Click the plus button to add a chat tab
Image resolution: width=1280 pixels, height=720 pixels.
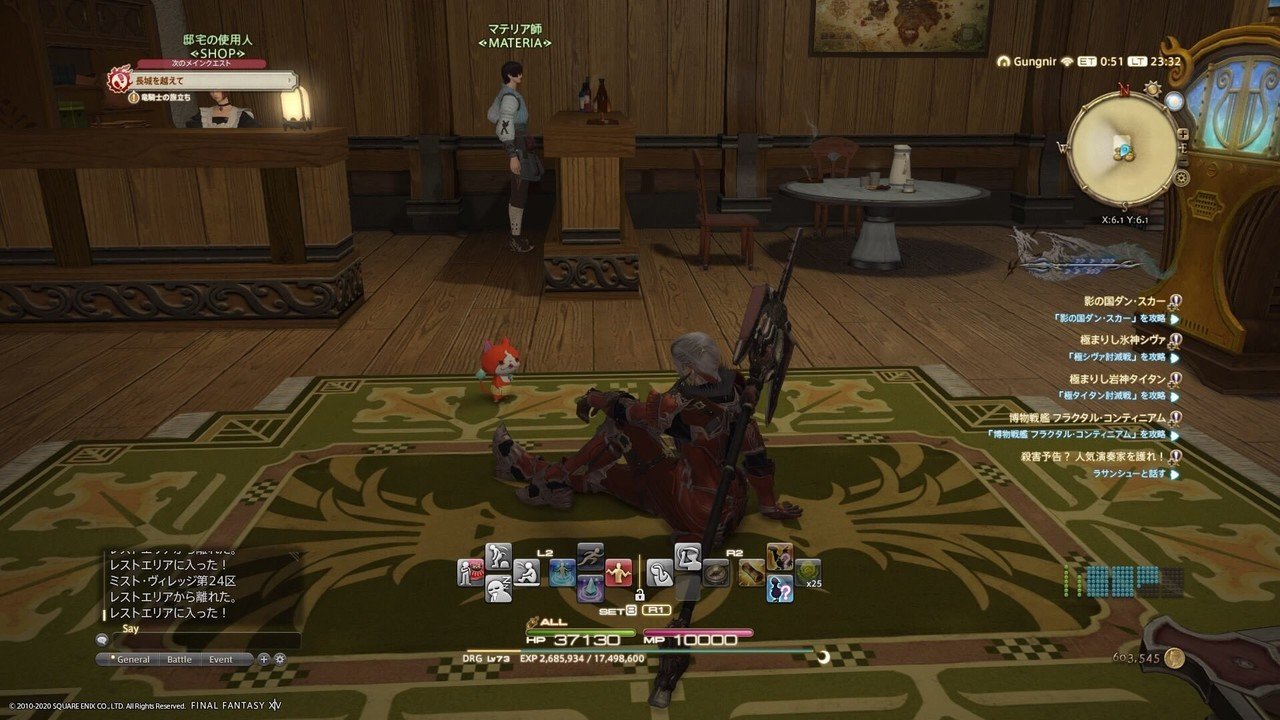(263, 659)
